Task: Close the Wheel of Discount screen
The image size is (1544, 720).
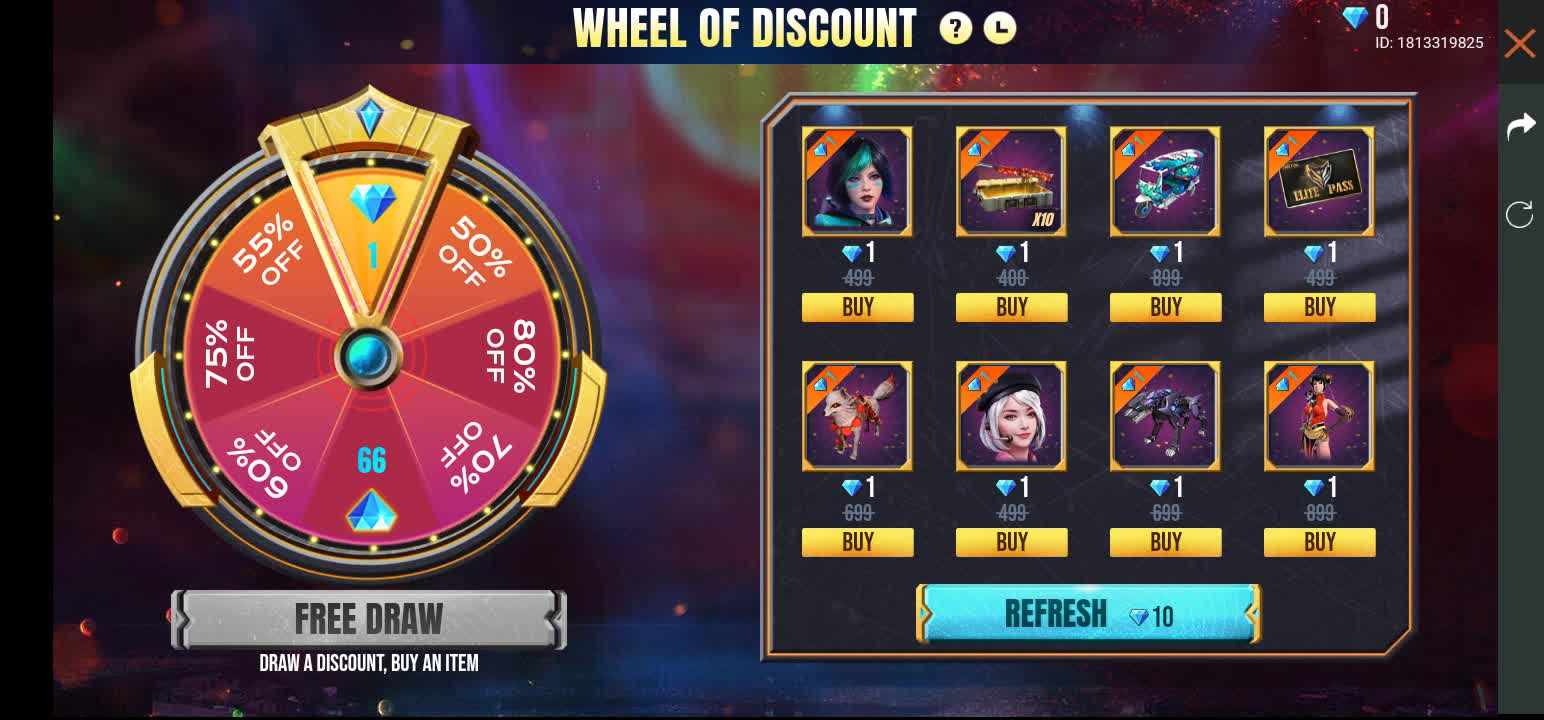Action: click(x=1519, y=44)
